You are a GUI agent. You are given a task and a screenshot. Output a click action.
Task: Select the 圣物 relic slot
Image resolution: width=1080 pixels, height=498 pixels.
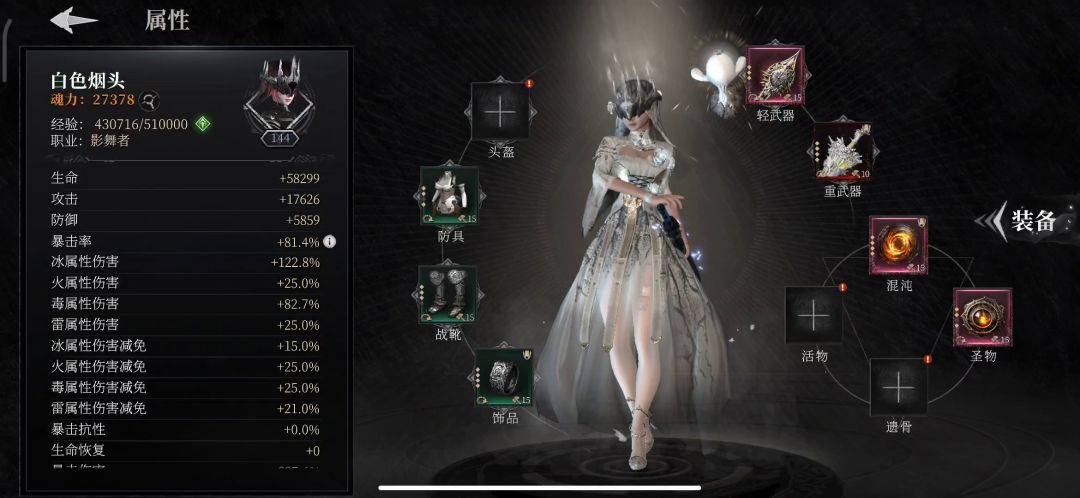982,317
